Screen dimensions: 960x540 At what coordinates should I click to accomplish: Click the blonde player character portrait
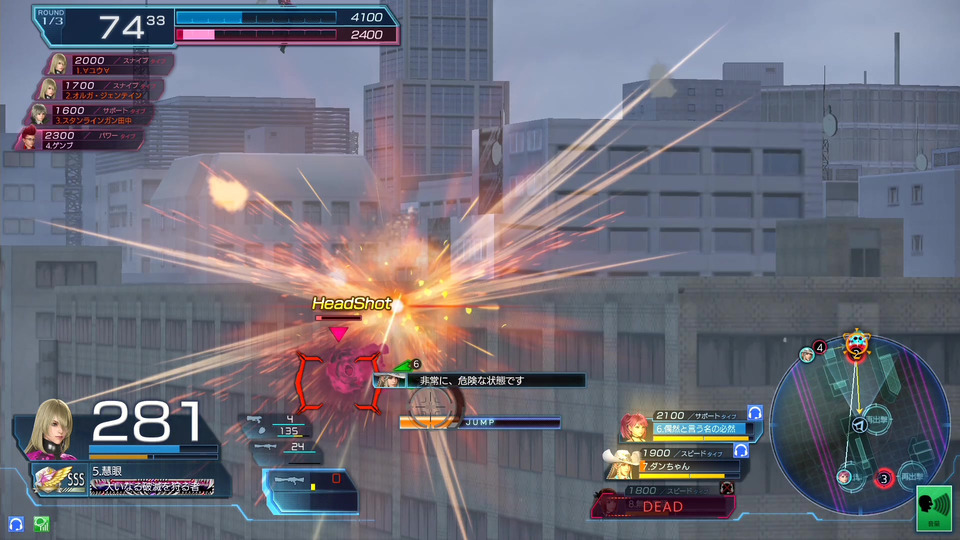(x=54, y=429)
